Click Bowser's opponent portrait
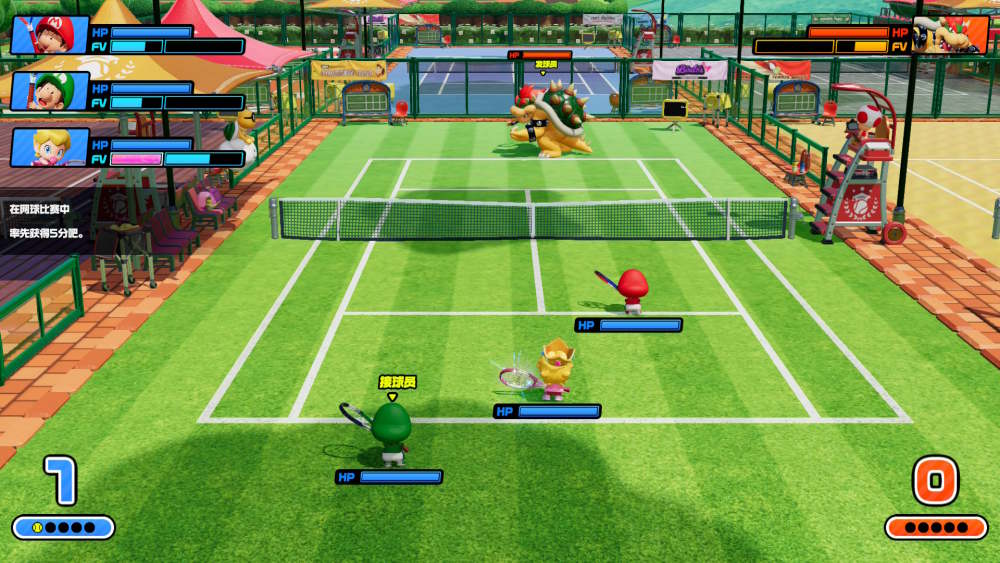 pyautogui.click(x=950, y=35)
